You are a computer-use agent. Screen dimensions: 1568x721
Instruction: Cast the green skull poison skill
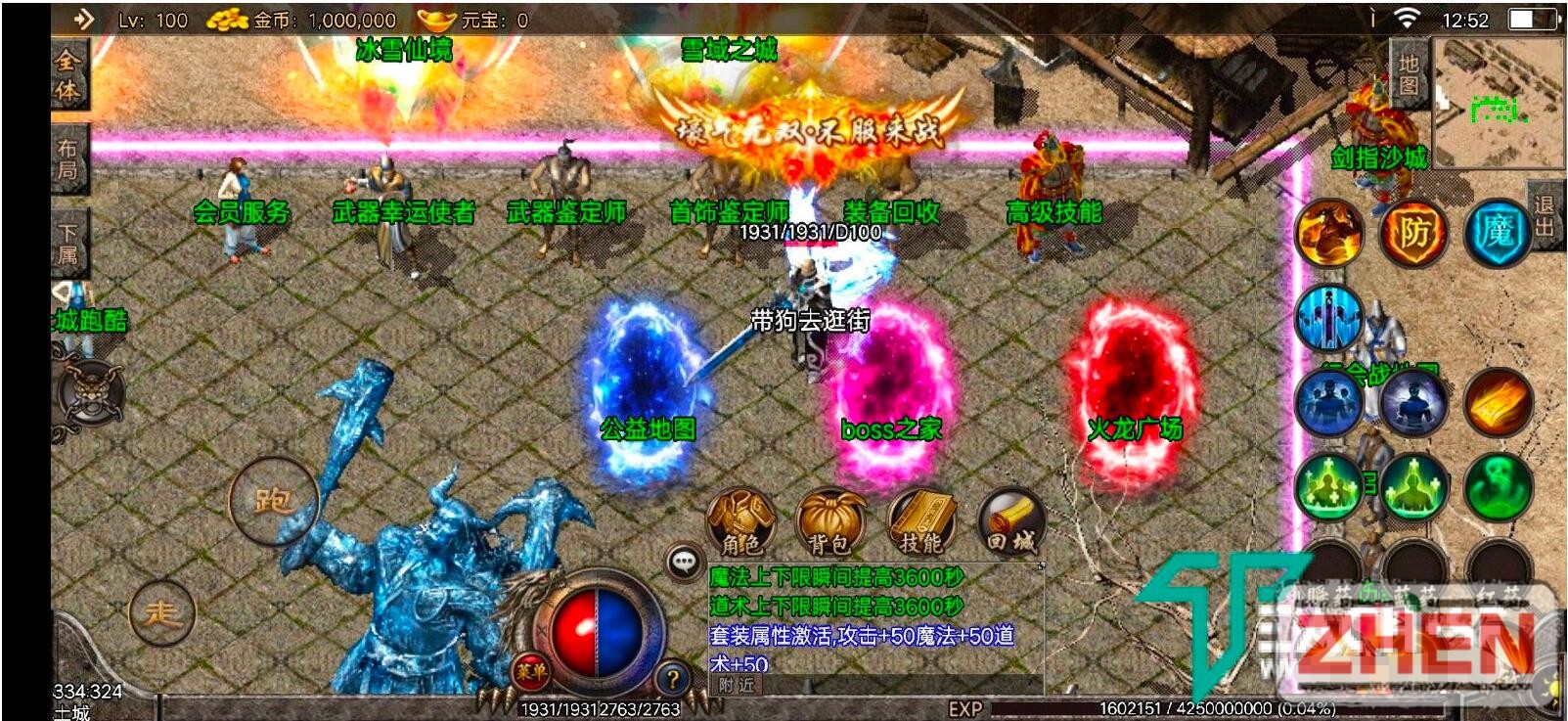1497,485
